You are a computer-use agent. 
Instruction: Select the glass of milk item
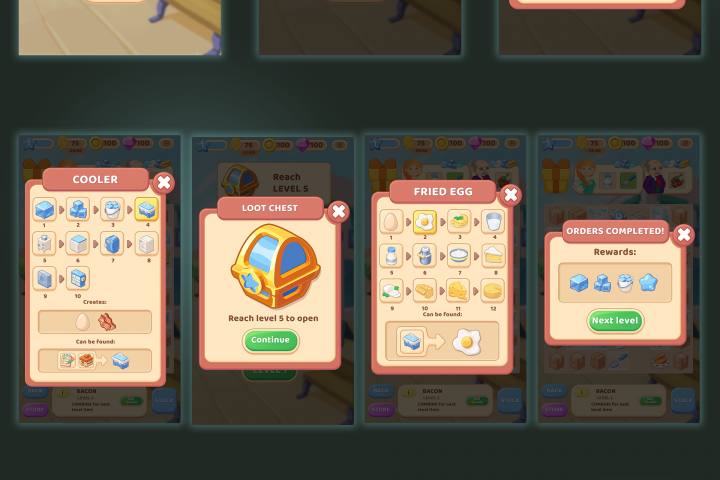pos(491,221)
